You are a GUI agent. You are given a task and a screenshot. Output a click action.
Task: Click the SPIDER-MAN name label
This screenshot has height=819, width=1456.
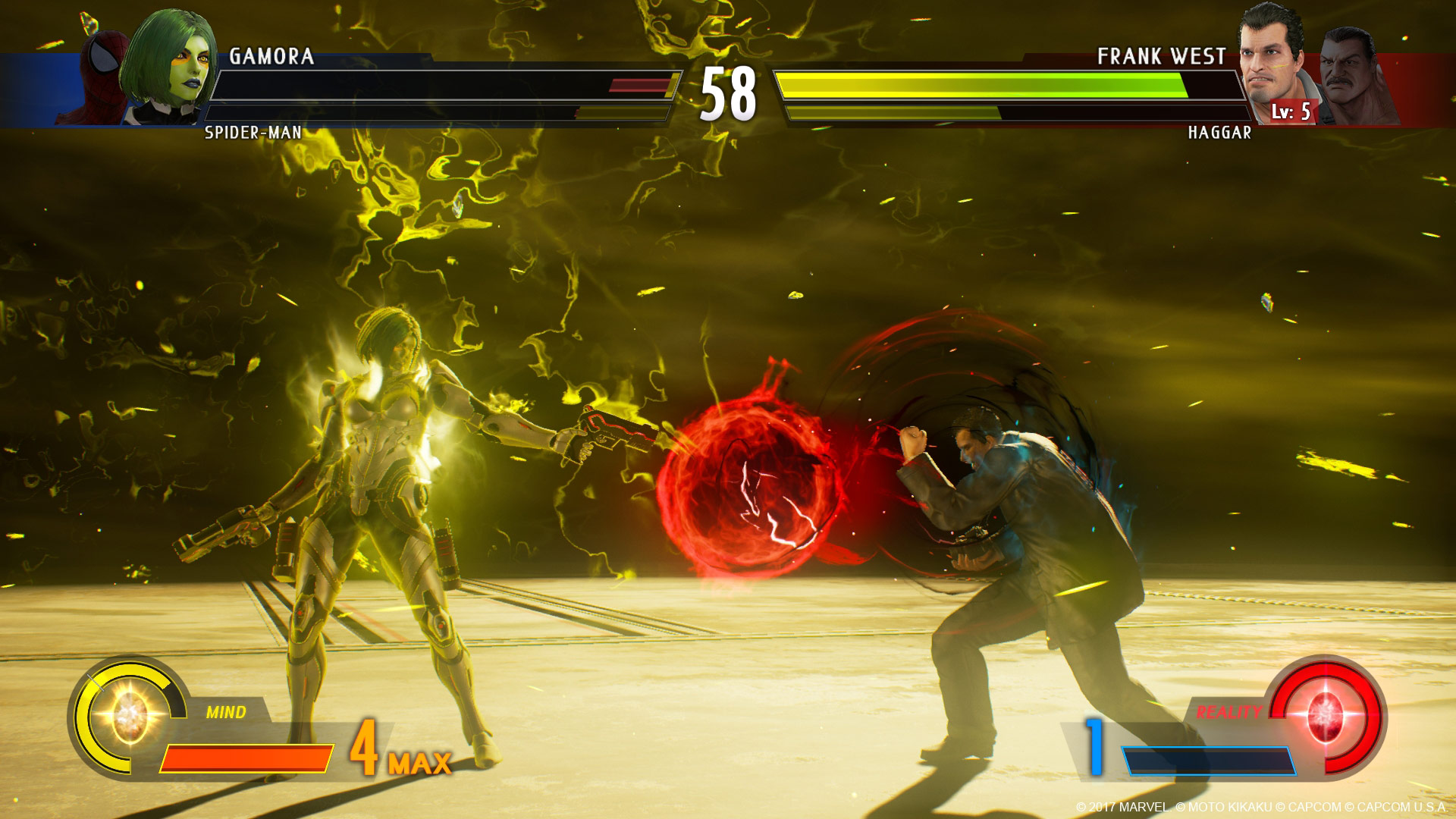(250, 132)
